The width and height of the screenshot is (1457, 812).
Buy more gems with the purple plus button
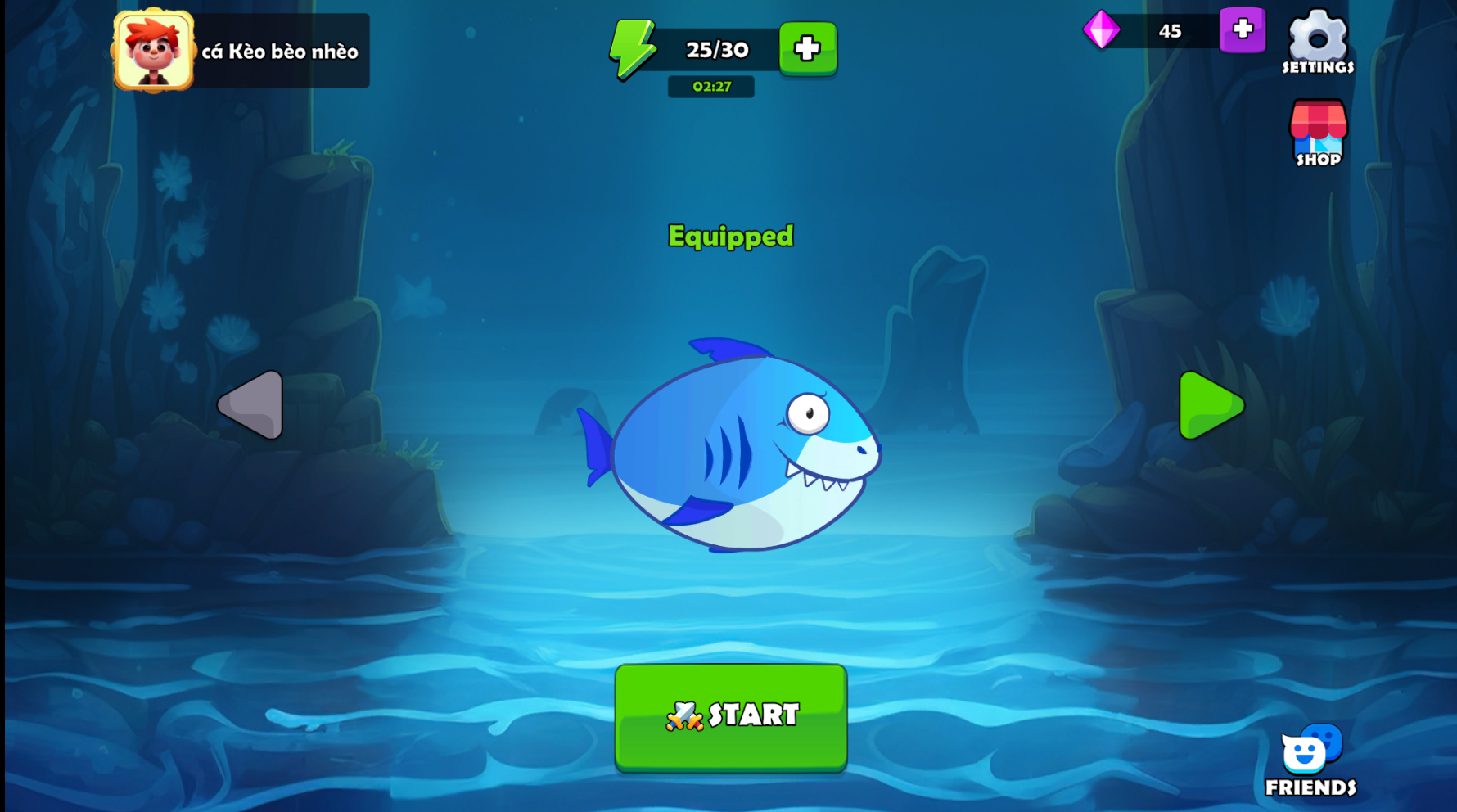point(1242,30)
